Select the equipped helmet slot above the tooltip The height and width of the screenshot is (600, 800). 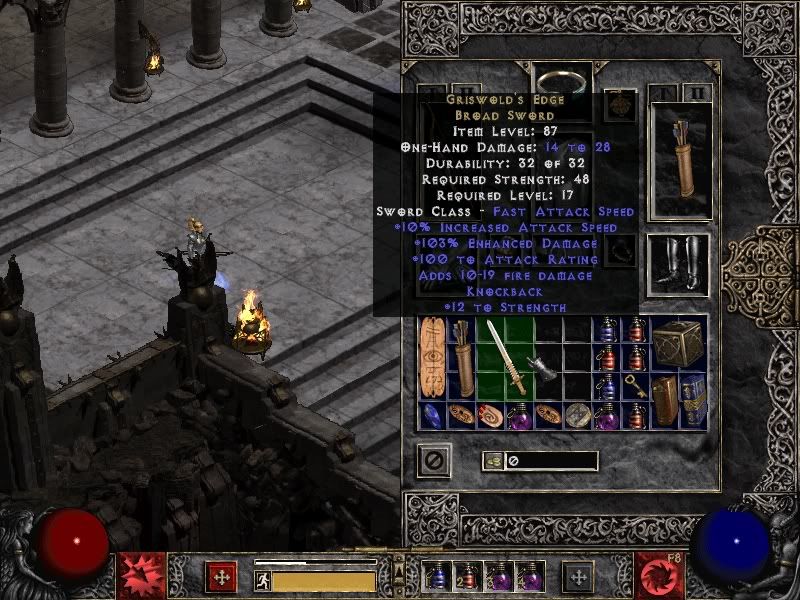pyautogui.click(x=561, y=78)
